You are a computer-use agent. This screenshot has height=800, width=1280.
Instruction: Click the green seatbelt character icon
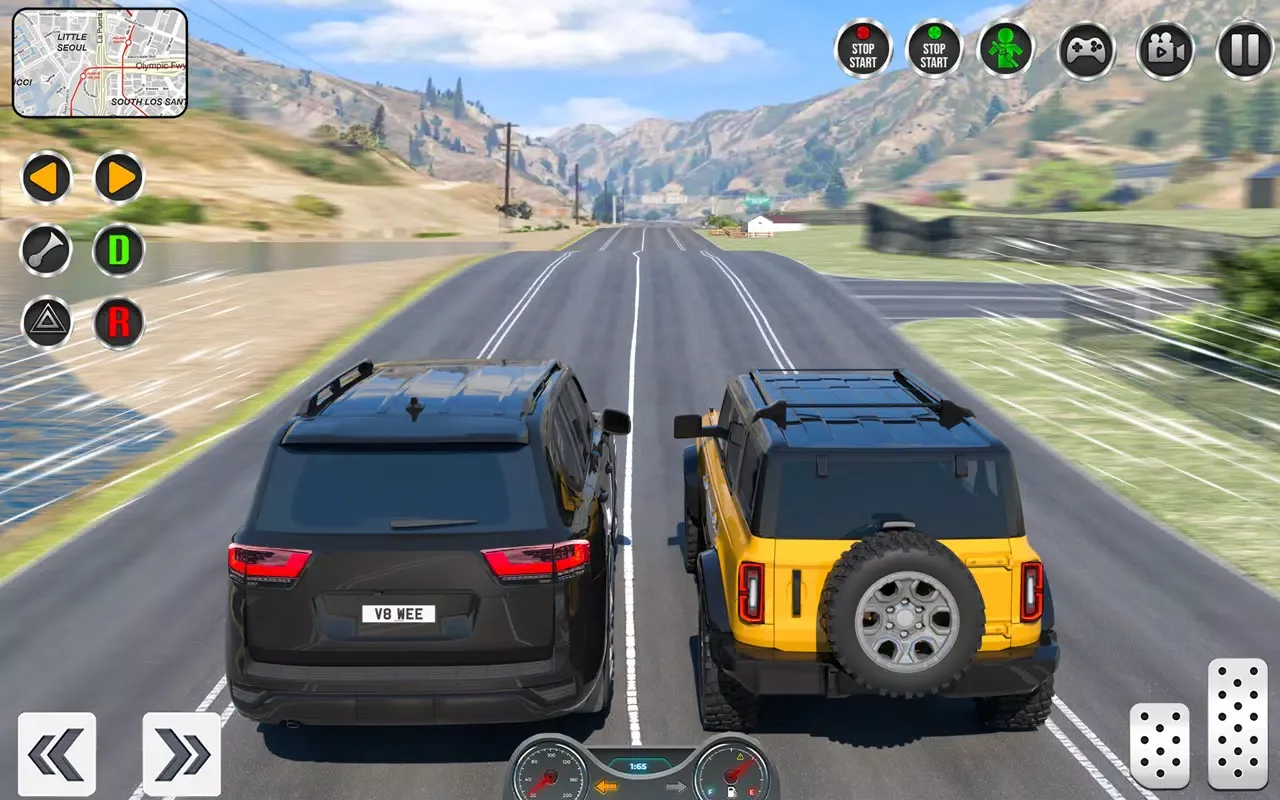(x=1008, y=50)
